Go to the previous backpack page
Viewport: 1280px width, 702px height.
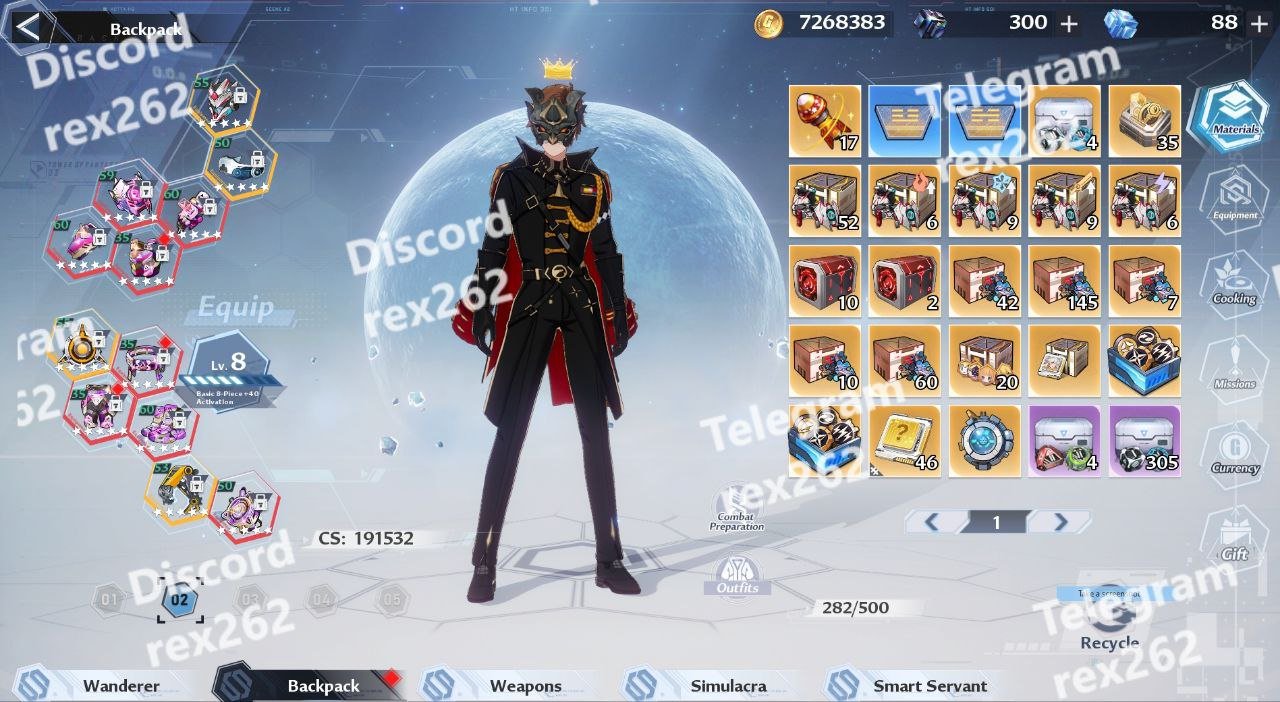click(931, 521)
